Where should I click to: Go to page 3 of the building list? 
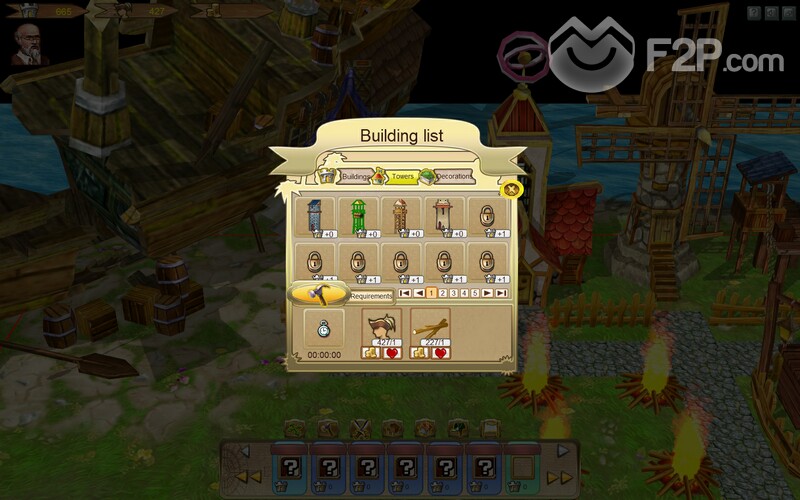[453, 293]
